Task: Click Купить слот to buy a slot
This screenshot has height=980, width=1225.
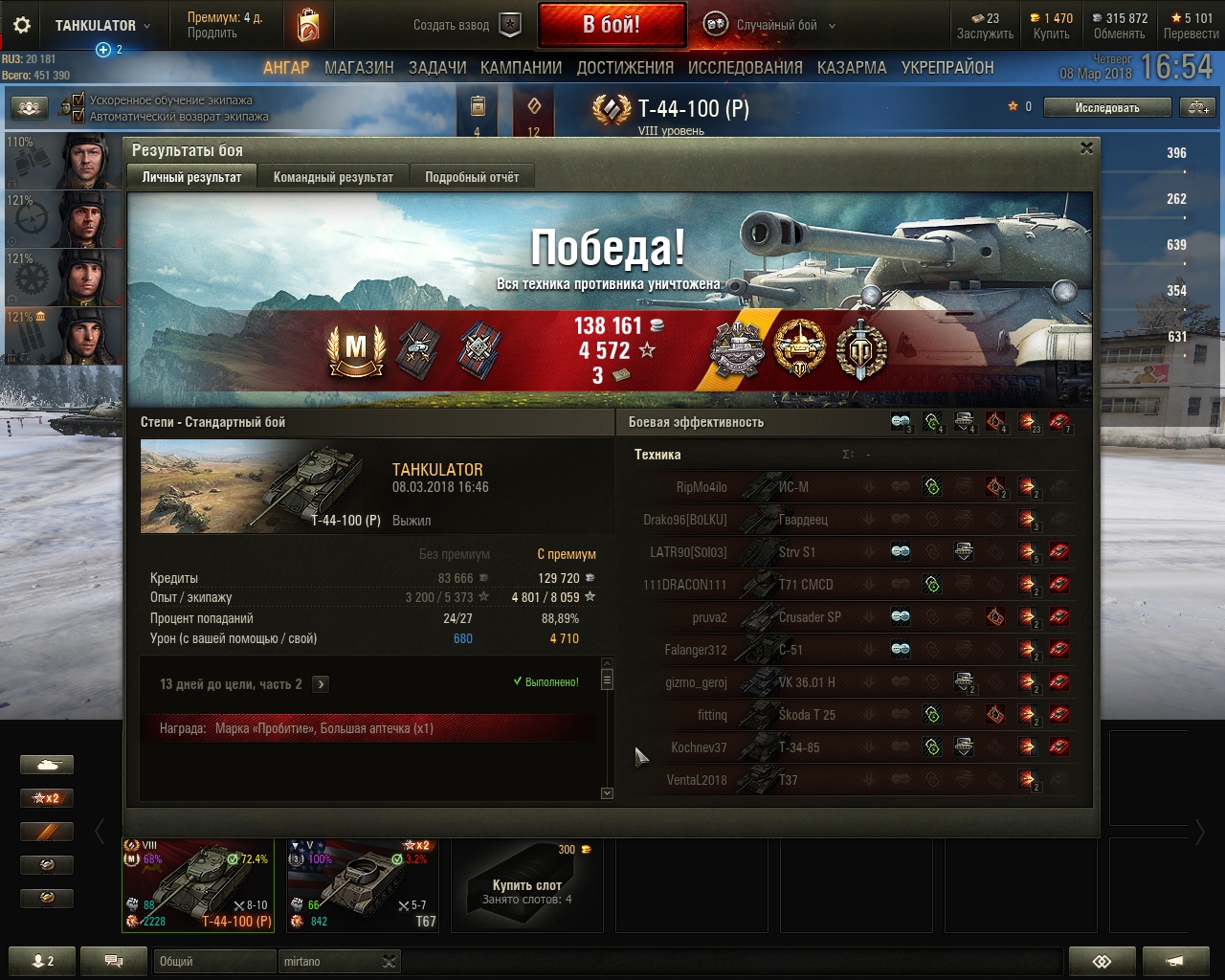Action: 527,885
